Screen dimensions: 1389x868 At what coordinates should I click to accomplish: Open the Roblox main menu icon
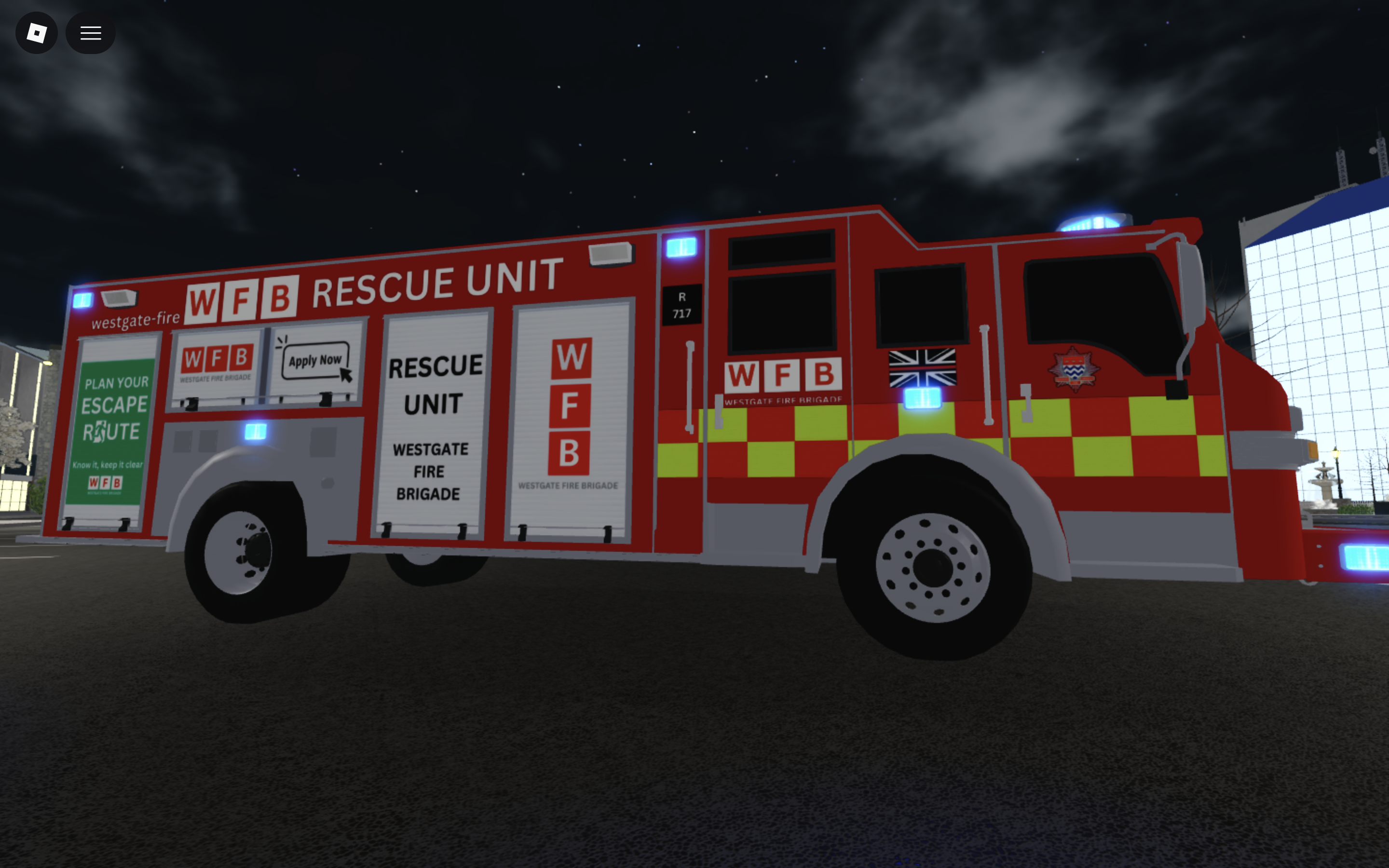36,33
